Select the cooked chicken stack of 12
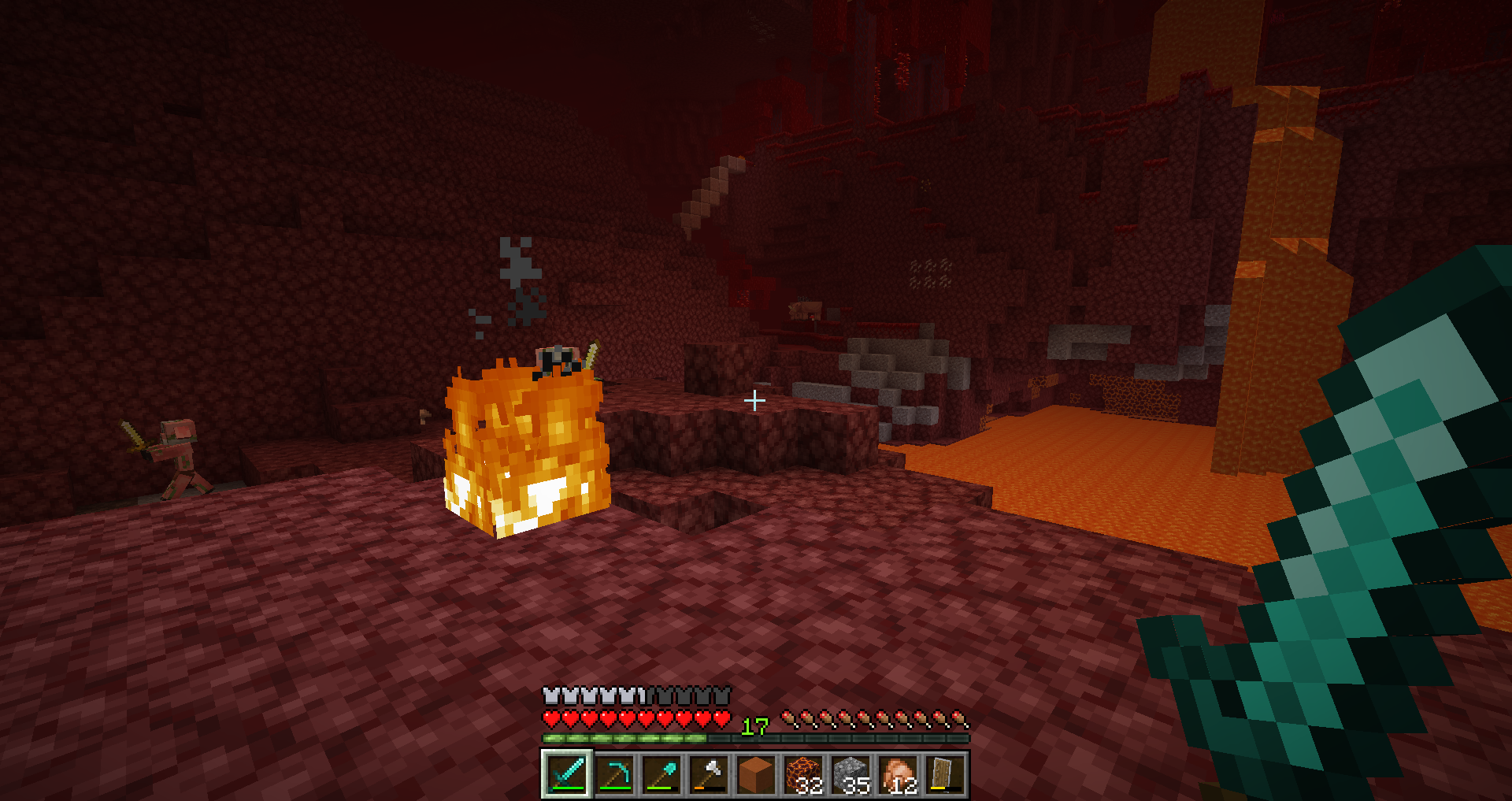Image resolution: width=1512 pixels, height=801 pixels. [898, 774]
